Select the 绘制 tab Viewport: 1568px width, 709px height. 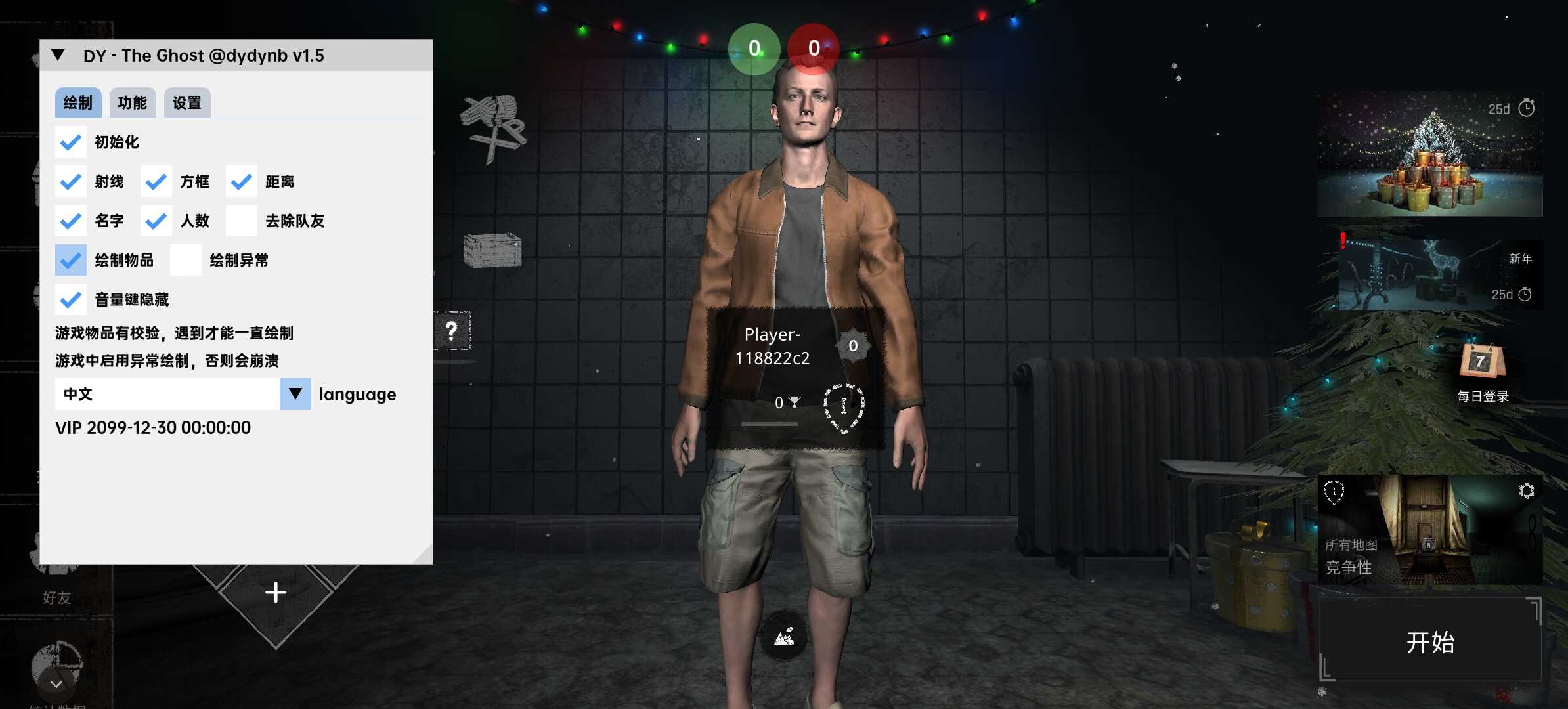click(77, 102)
